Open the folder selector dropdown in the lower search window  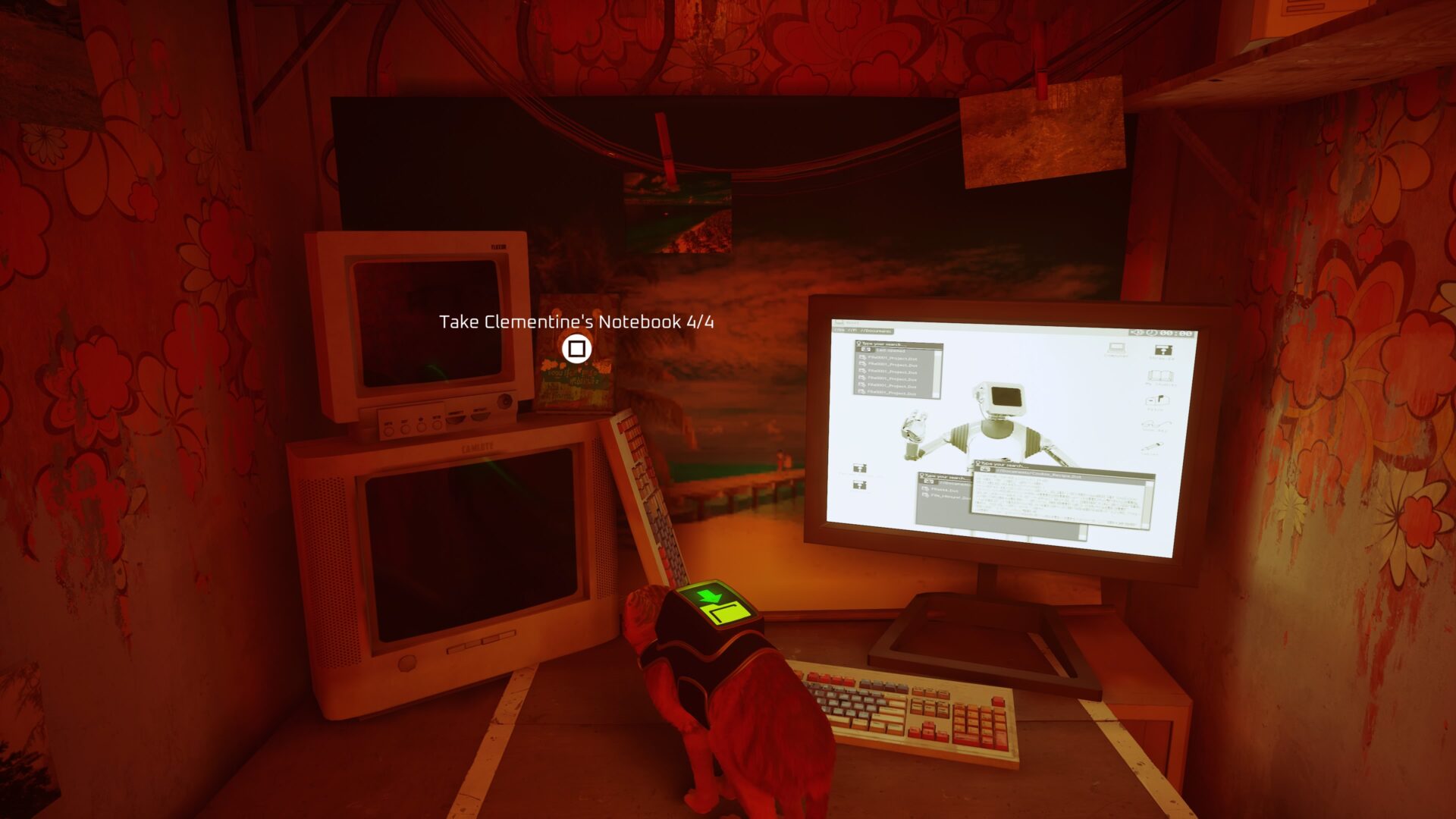(x=930, y=482)
